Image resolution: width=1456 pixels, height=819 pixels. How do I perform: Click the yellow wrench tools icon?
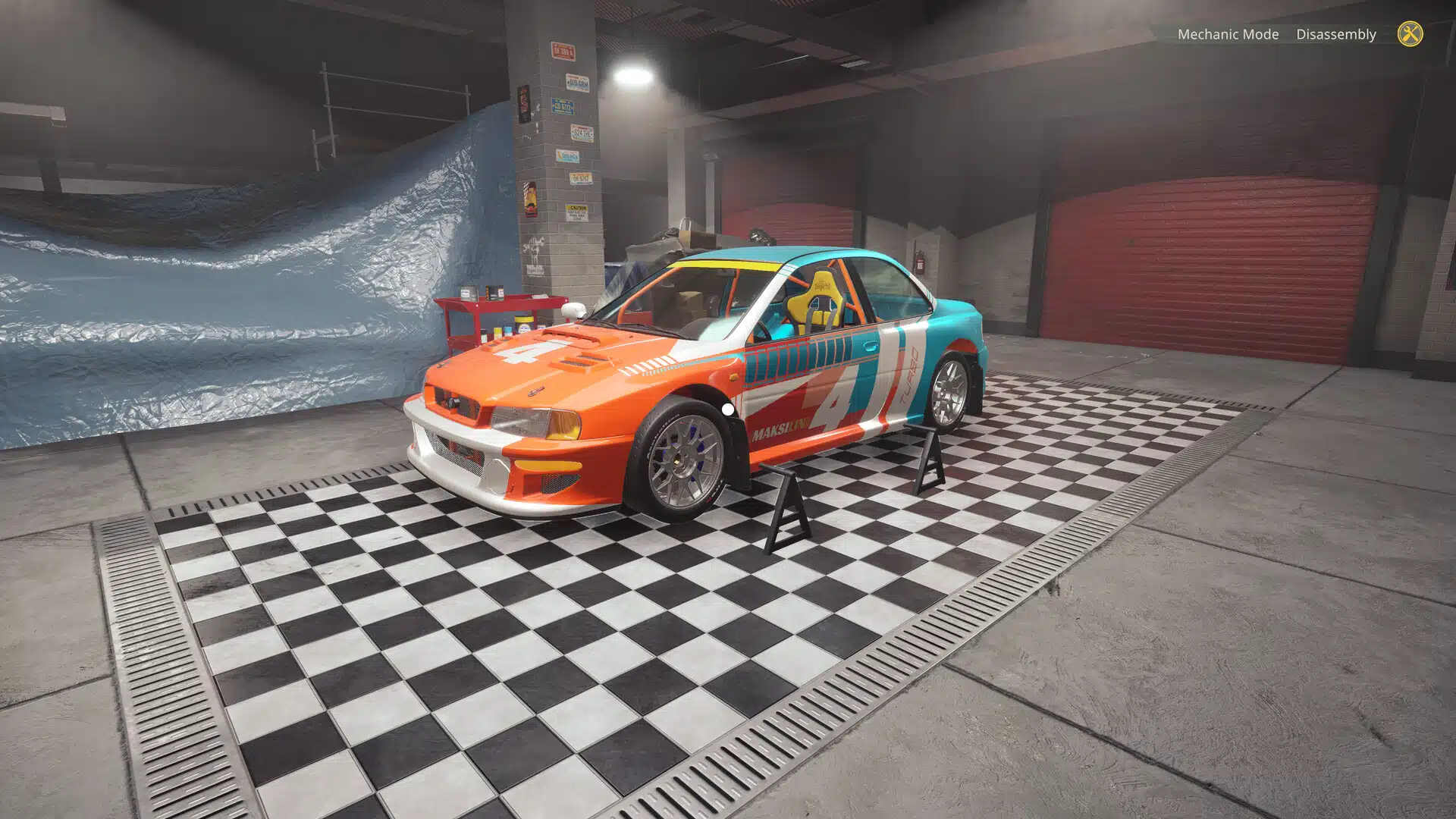click(x=1409, y=34)
